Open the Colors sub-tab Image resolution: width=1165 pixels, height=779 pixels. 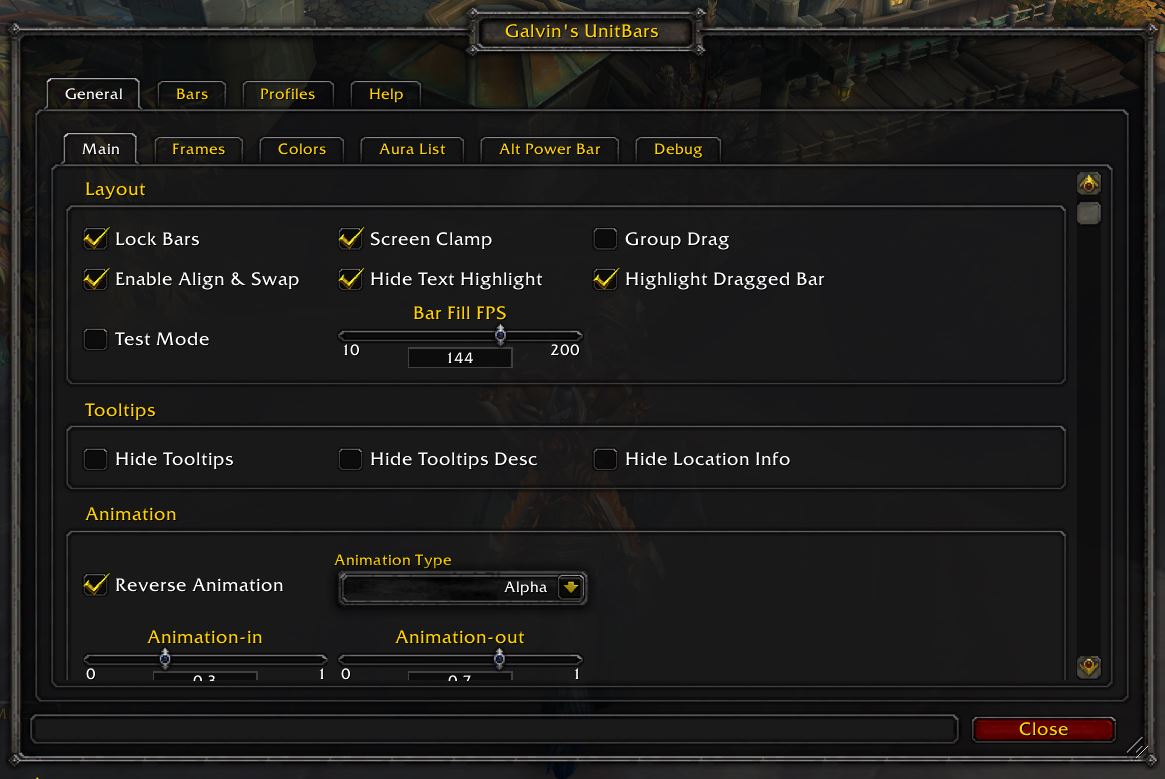click(x=301, y=149)
